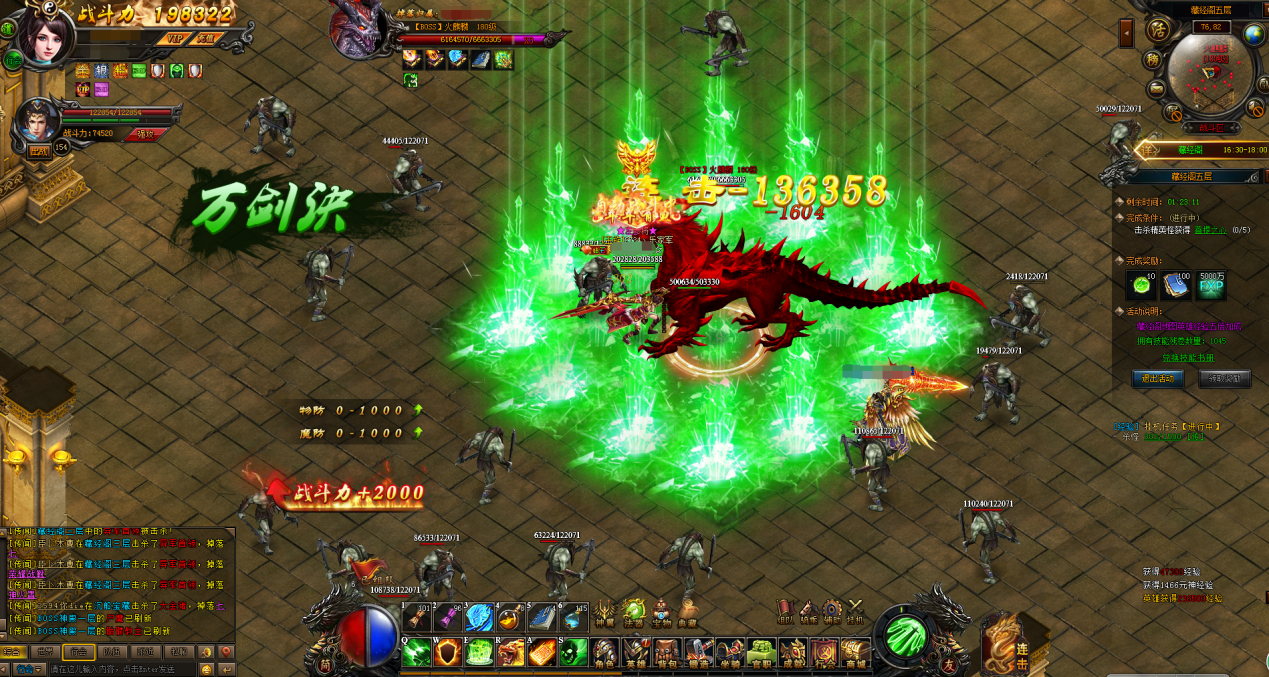Open the 行会 guild menu
Viewport: 1269px width, 677px height.
[x=824, y=654]
